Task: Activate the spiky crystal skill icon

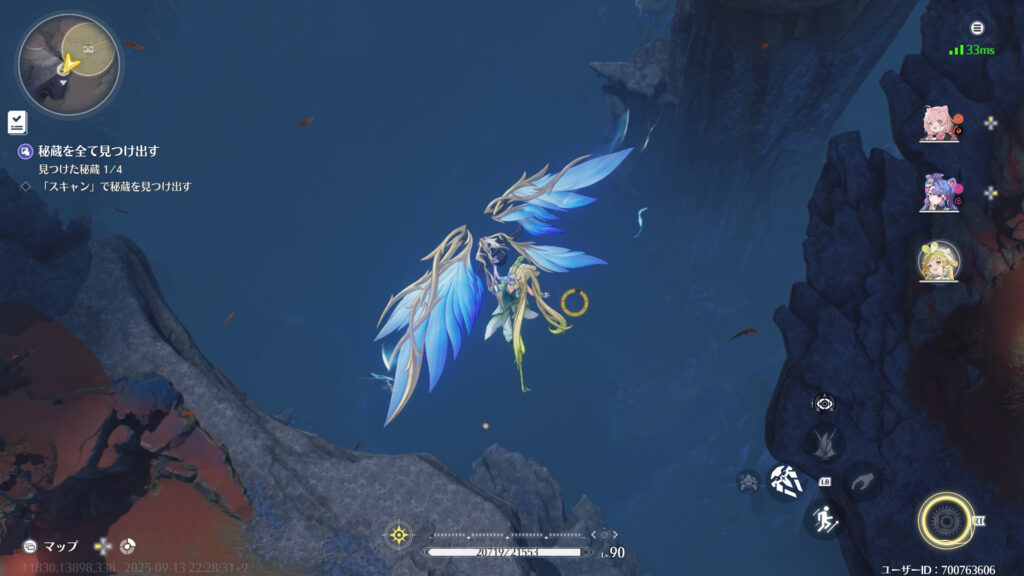Action: pos(825,442)
